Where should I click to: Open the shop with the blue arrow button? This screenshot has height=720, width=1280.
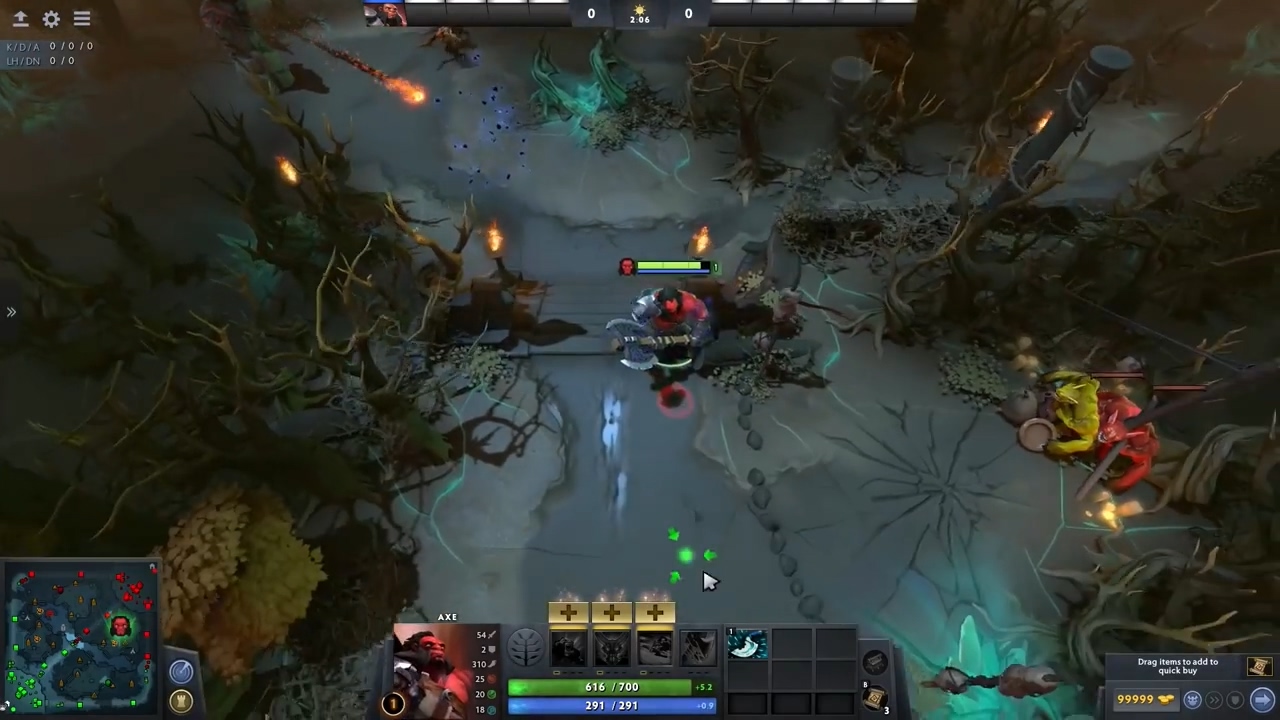tap(1262, 700)
